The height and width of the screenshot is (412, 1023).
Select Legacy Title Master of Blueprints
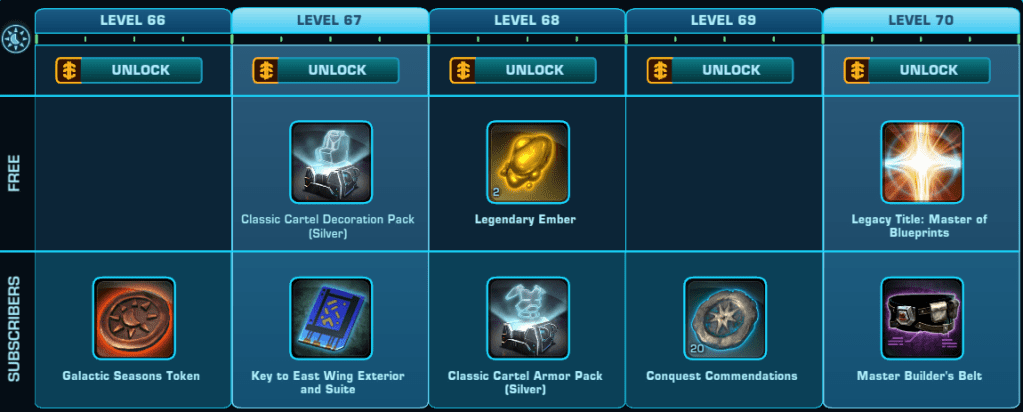coord(922,163)
